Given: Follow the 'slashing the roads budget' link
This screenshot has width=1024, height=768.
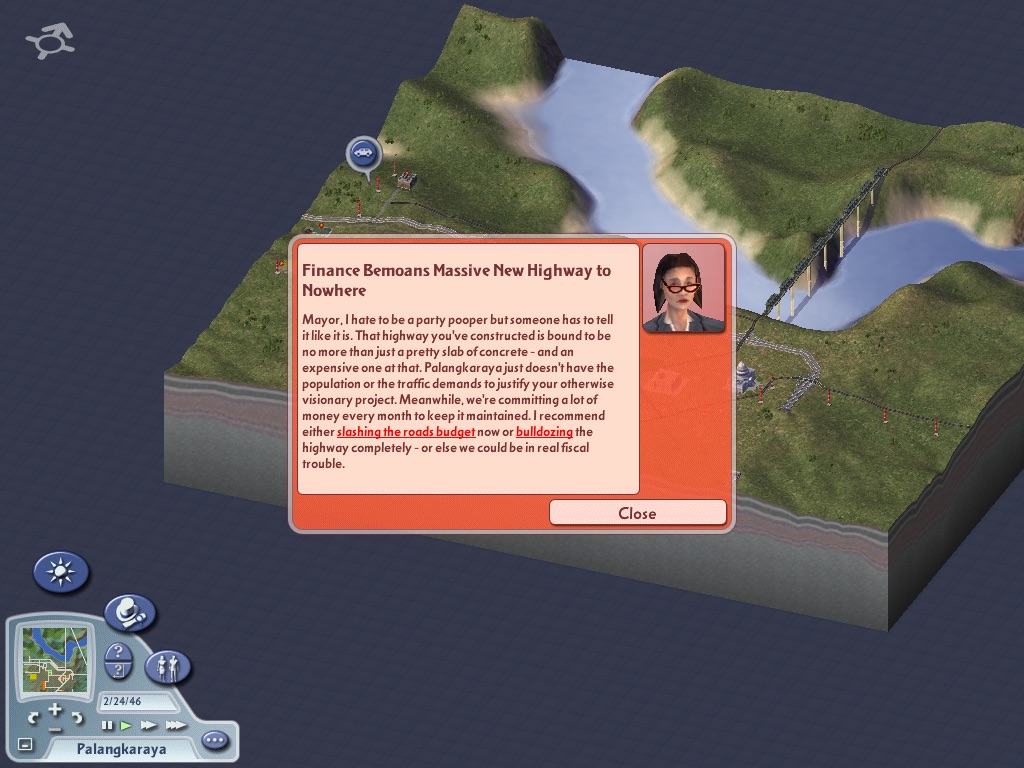Looking at the screenshot, I should (406, 432).
